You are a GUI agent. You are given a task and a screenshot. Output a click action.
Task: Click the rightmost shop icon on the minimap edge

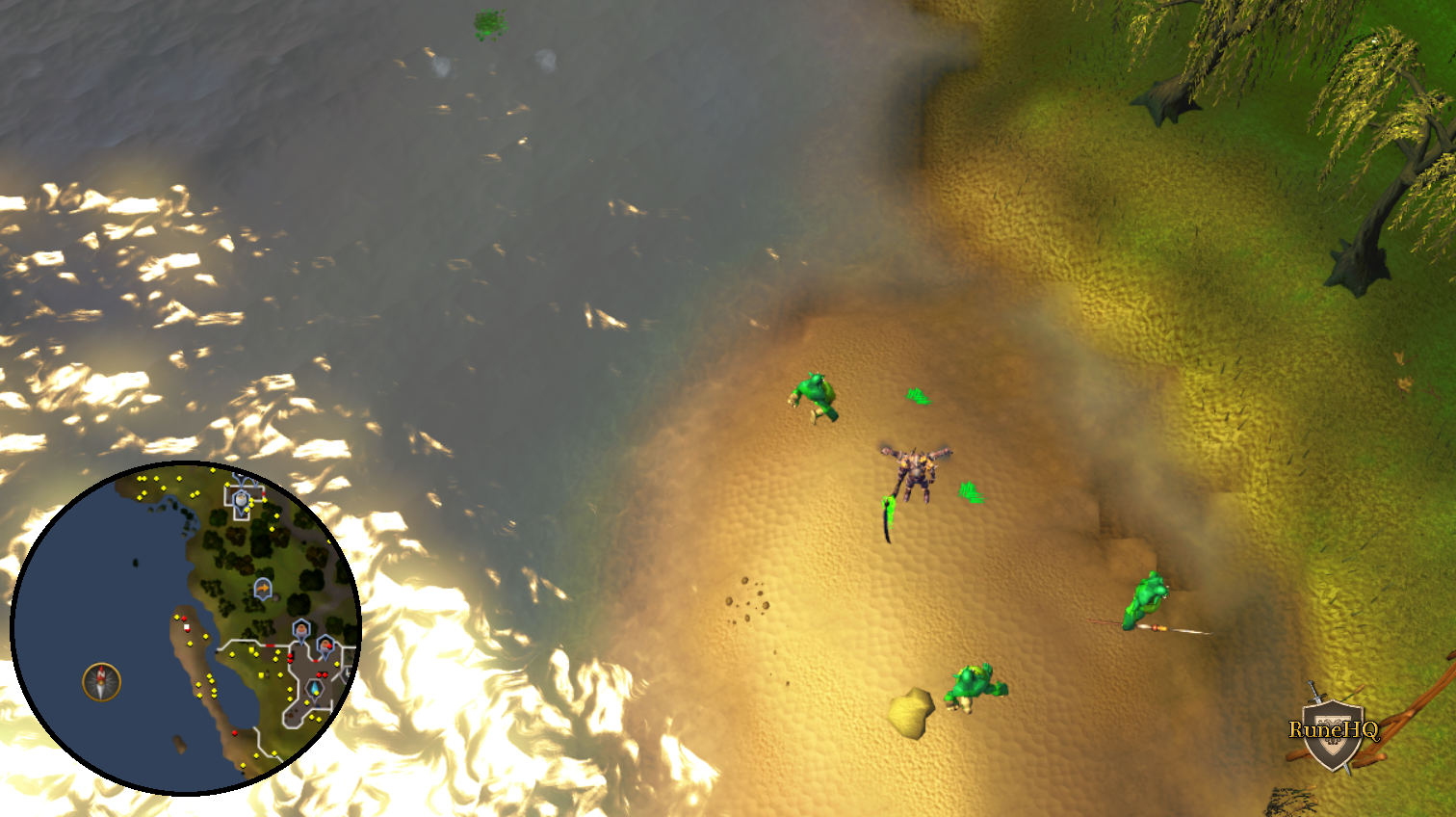point(325,644)
